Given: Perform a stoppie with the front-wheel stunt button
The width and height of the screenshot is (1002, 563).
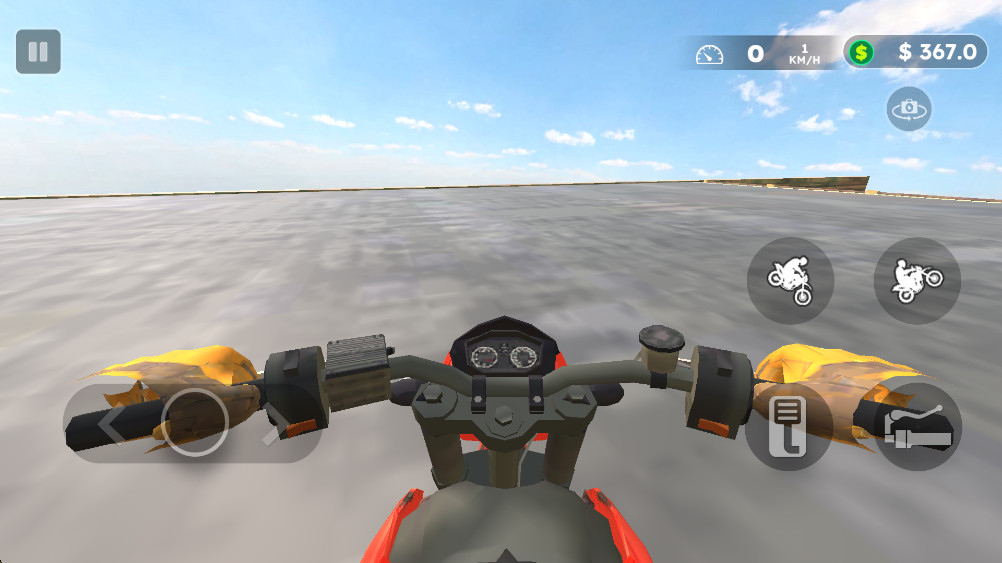Looking at the screenshot, I should pyautogui.click(x=790, y=280).
